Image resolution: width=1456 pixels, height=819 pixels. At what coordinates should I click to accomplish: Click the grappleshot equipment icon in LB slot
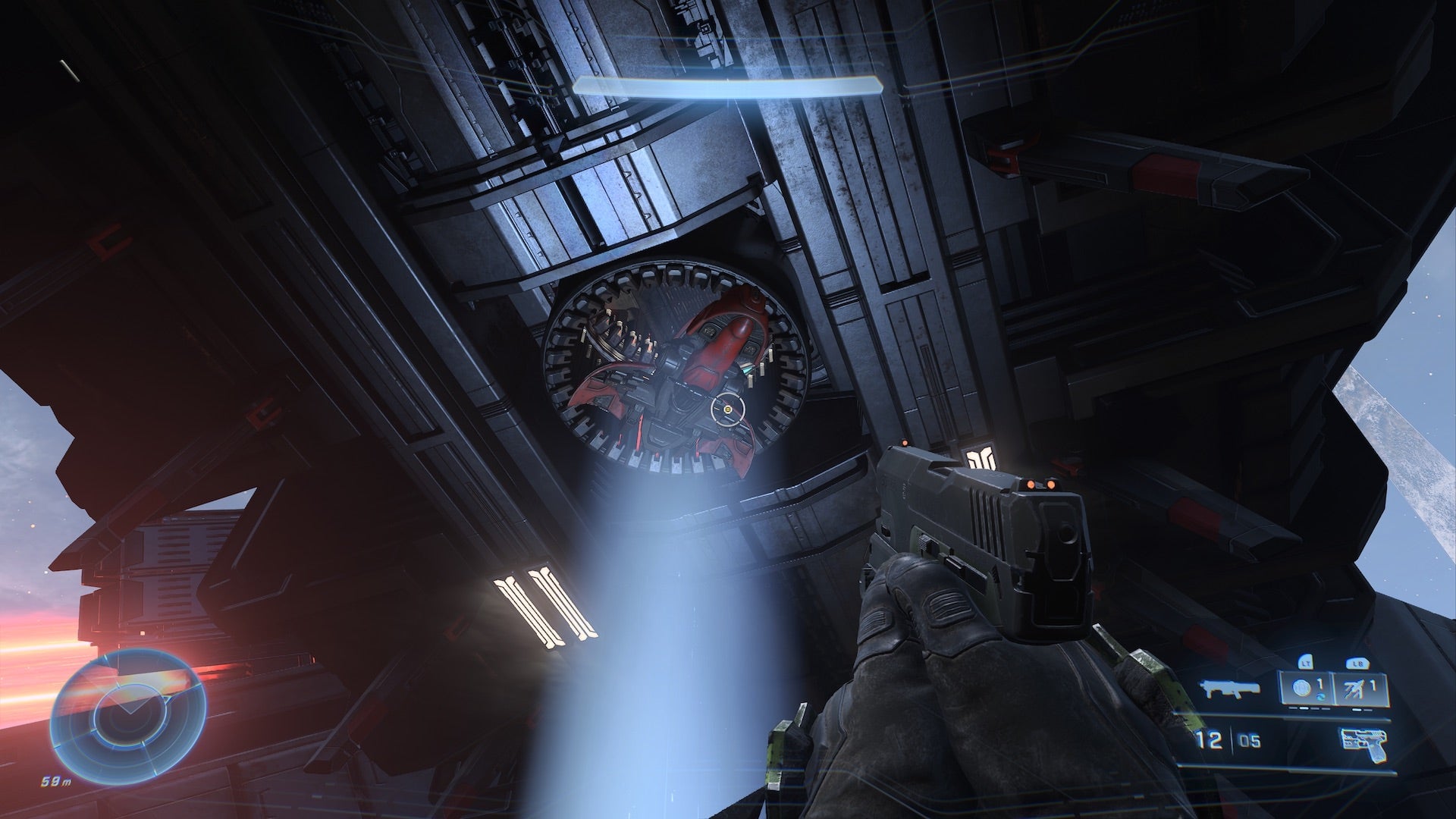click(x=1354, y=689)
